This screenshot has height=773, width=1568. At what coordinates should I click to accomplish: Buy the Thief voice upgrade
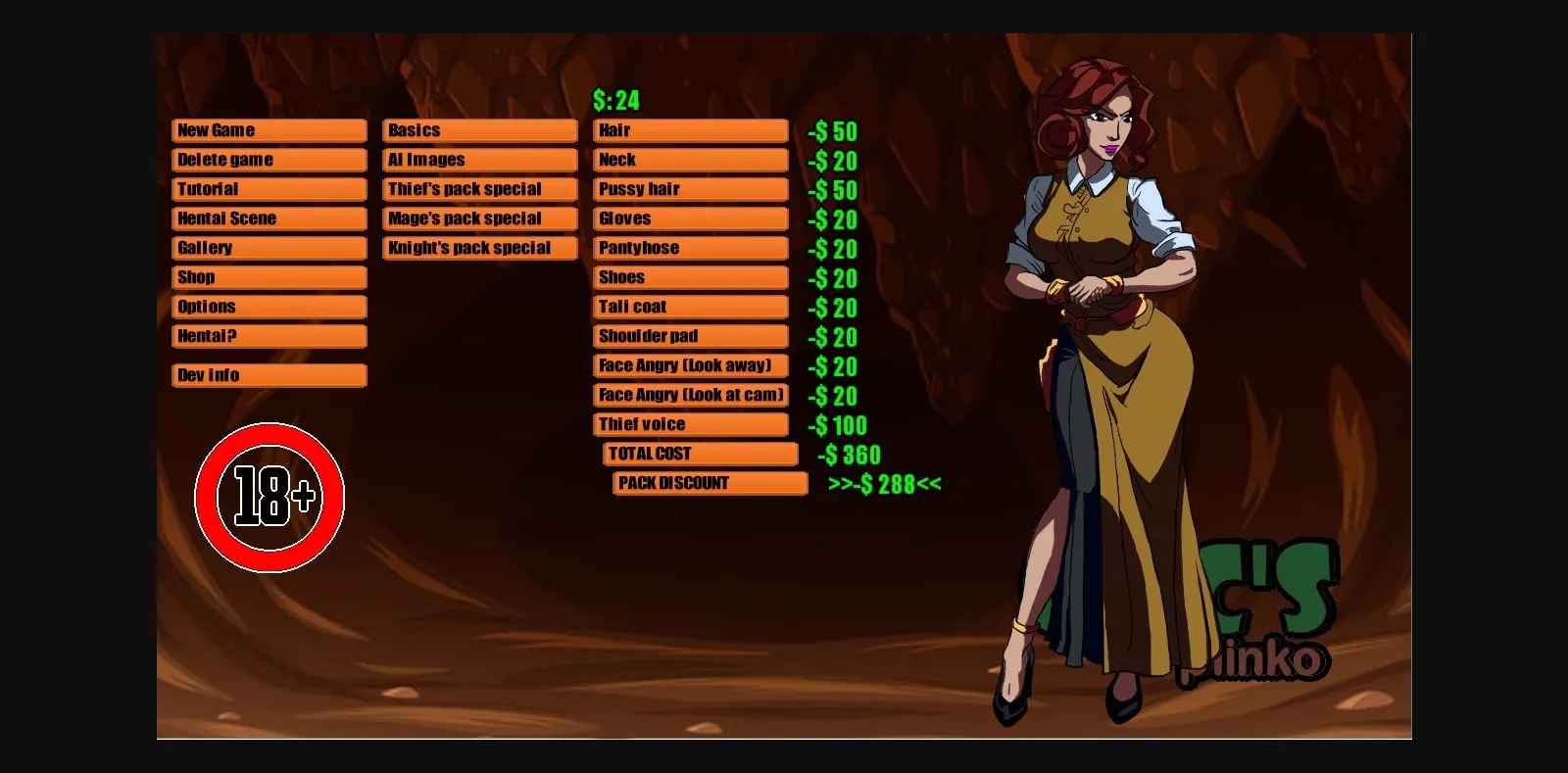690,423
